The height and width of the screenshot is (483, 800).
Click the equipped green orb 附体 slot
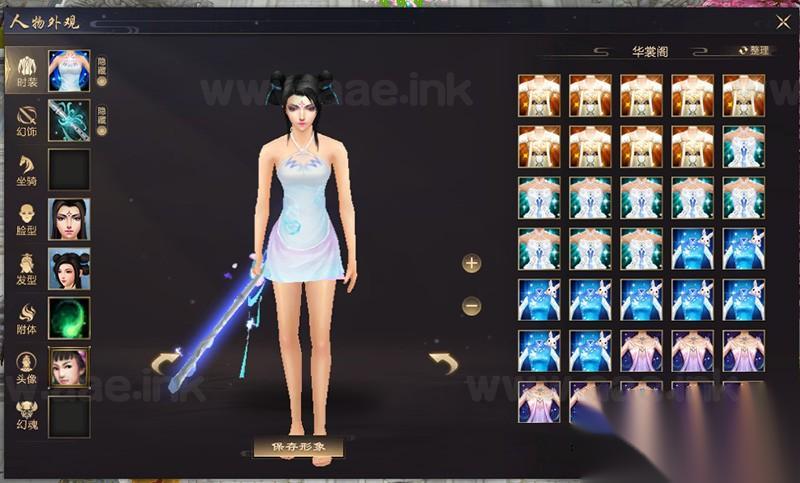point(69,318)
